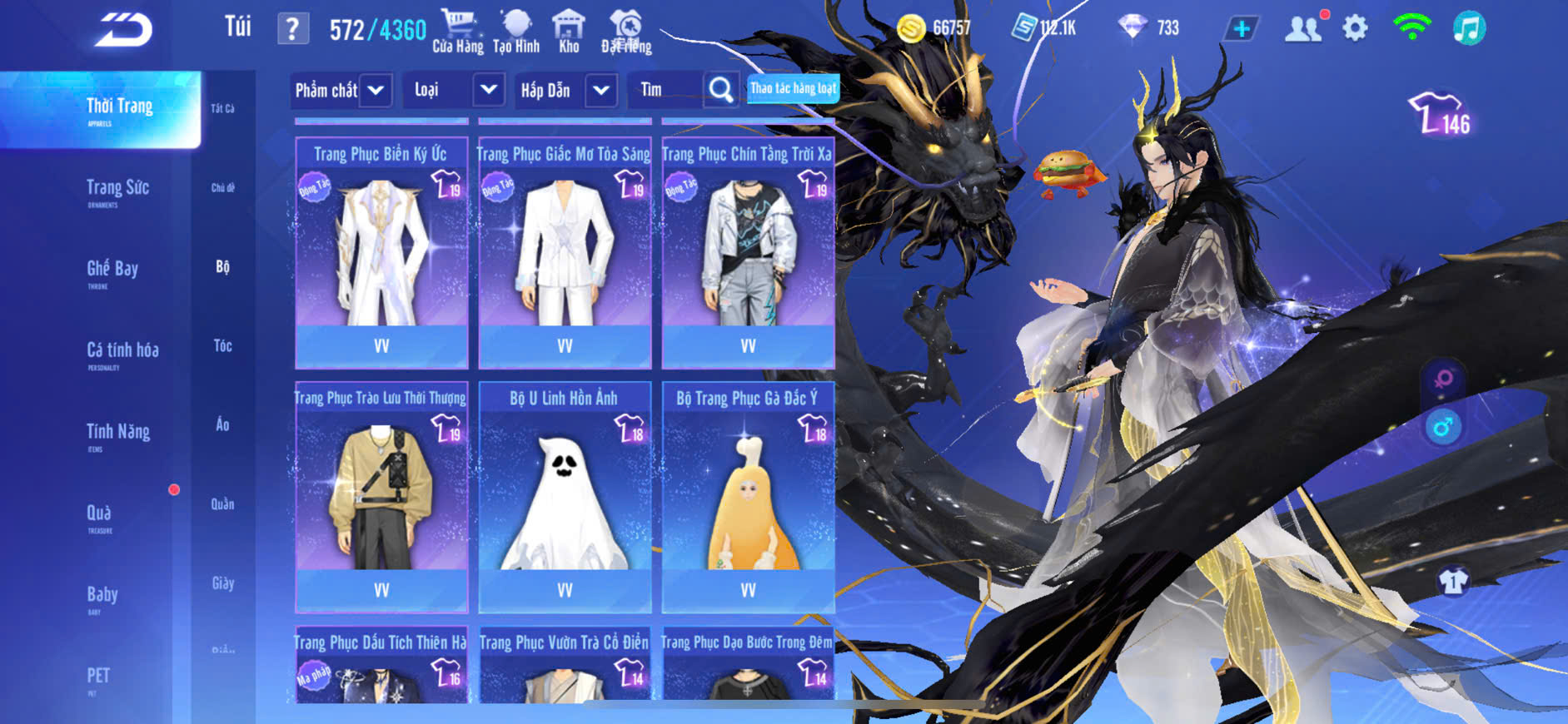
Task: Pick Bộ Trang Phục Gà Đắc Ý outfit
Action: click(748, 497)
